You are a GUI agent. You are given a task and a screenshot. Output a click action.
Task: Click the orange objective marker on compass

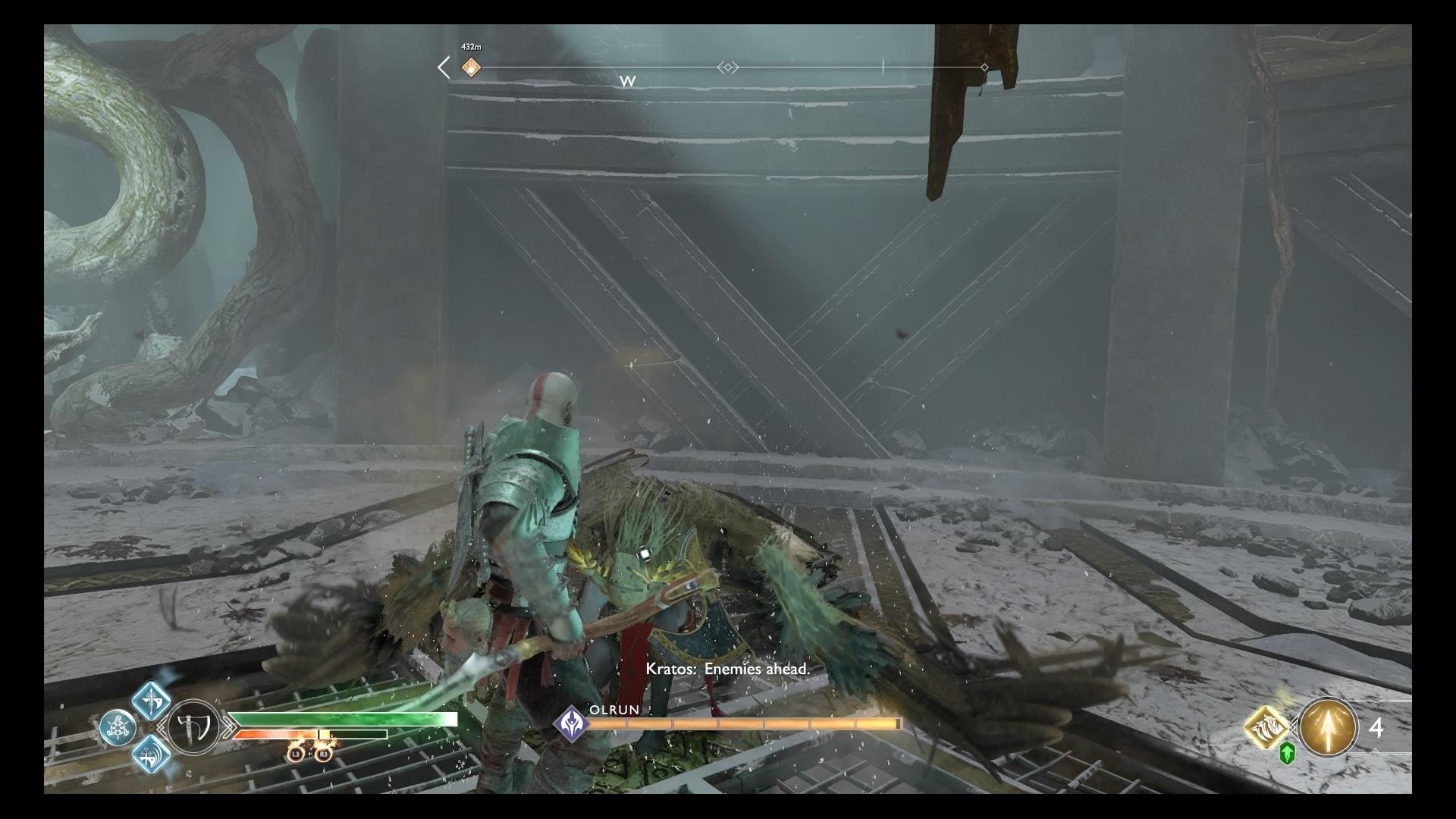point(471,67)
